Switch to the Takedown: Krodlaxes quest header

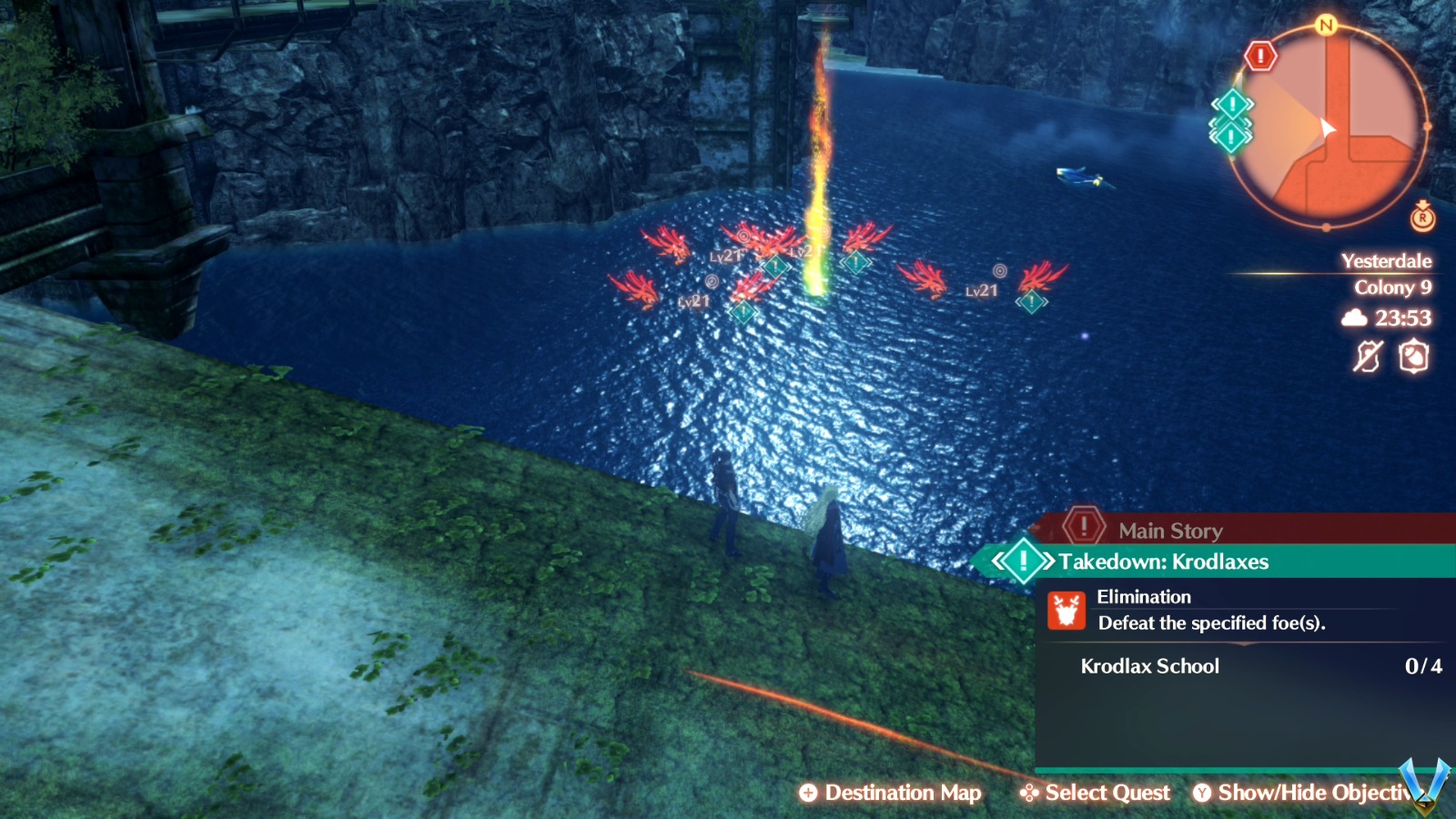1165,561
